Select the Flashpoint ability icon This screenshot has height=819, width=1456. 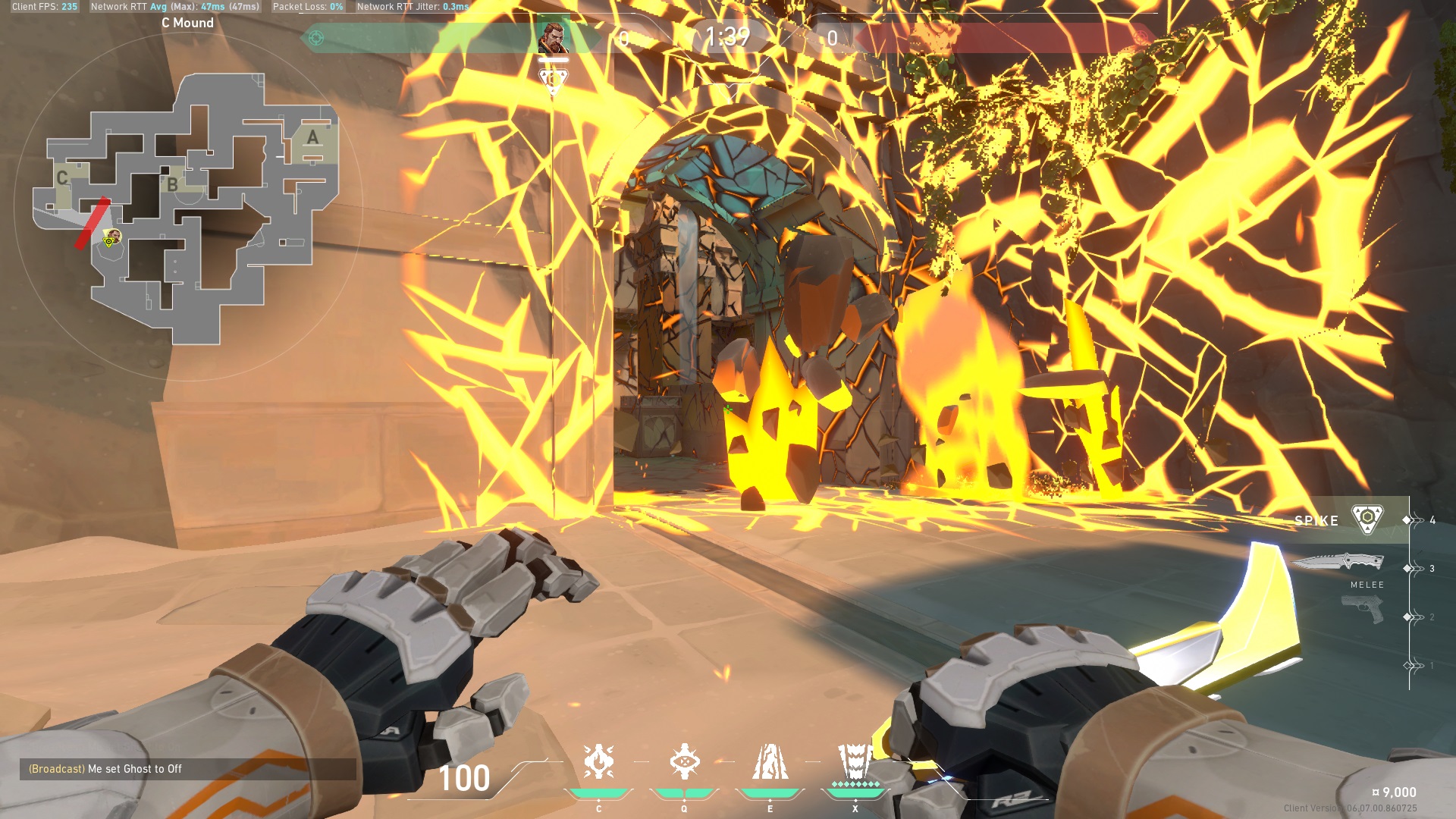(684, 762)
